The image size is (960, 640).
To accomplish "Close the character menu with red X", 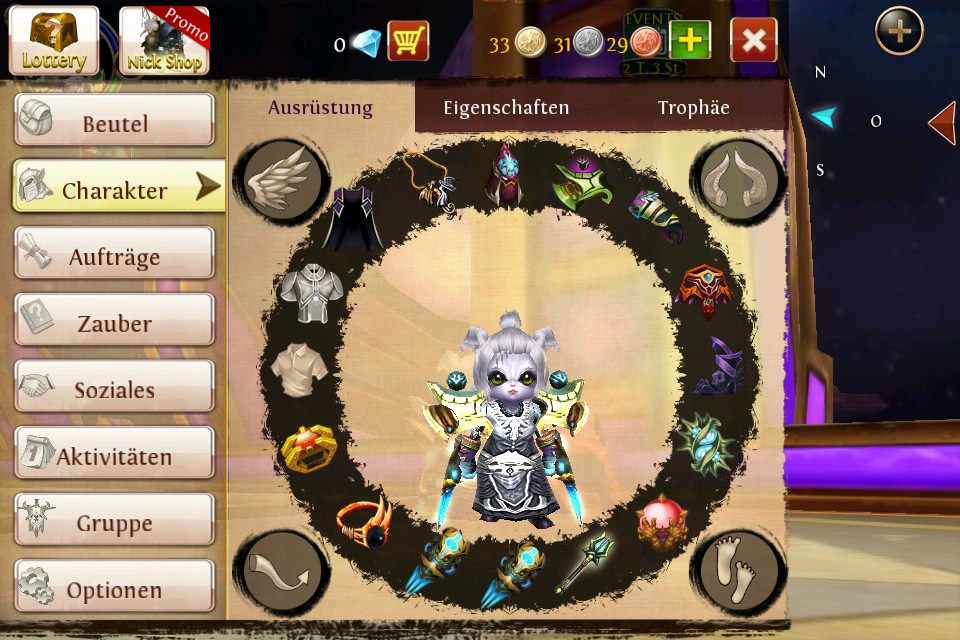I will (x=754, y=41).
